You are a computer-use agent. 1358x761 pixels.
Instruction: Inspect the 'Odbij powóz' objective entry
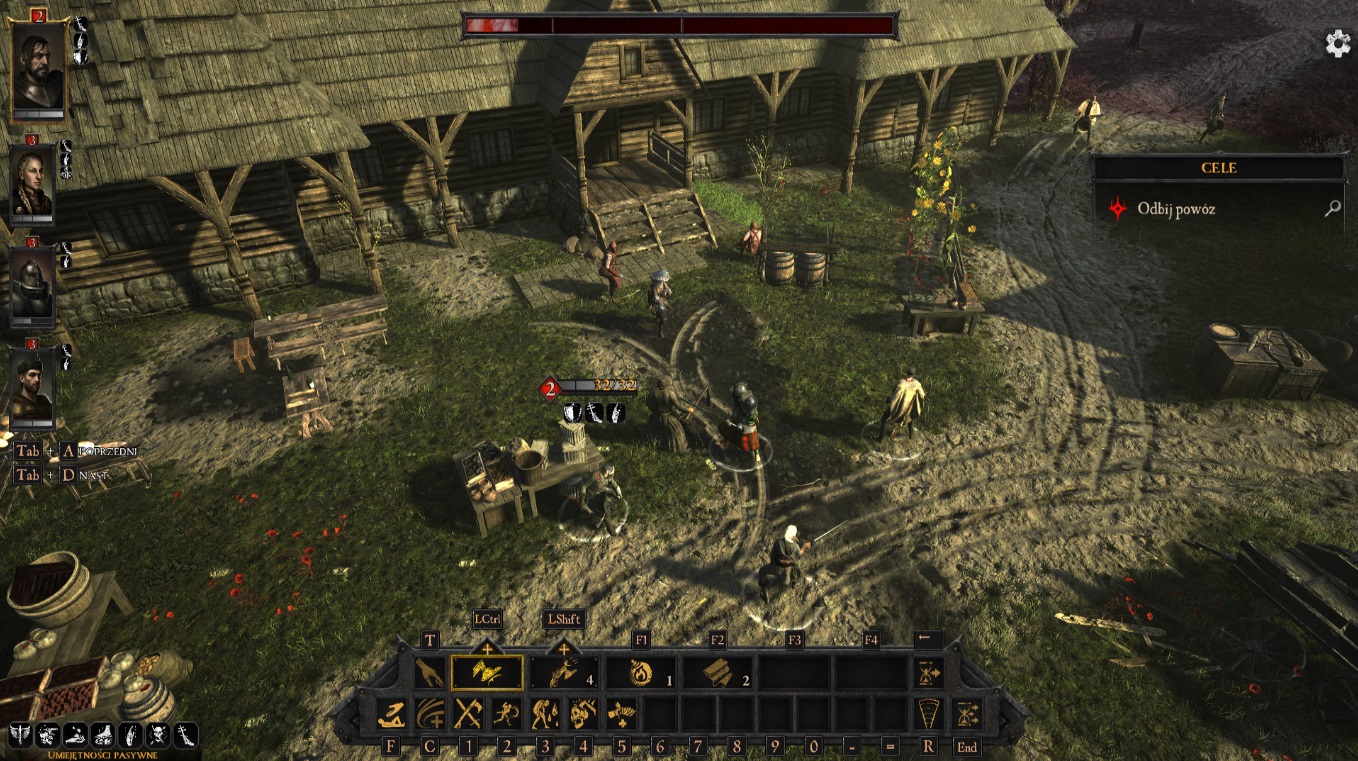1176,209
